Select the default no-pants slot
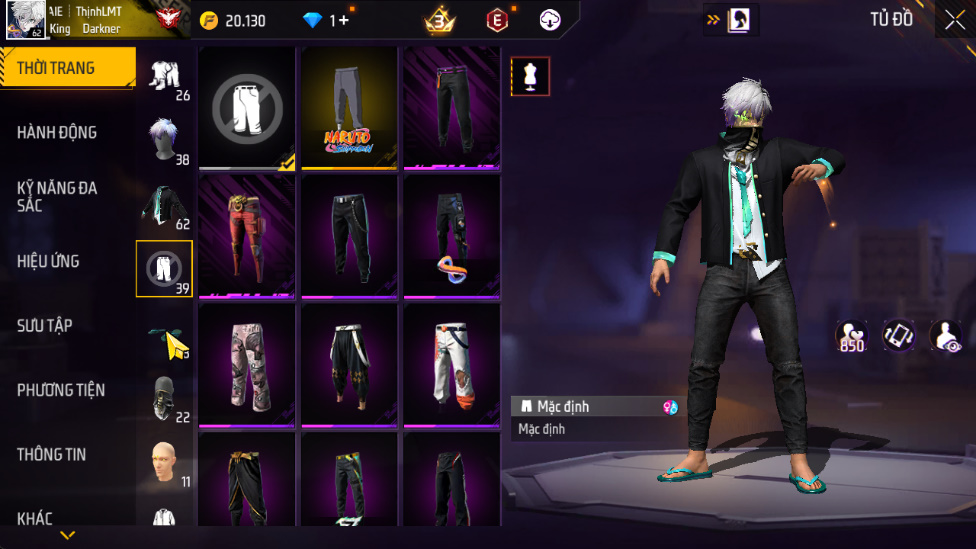This screenshot has height=549, width=976. [x=247, y=108]
